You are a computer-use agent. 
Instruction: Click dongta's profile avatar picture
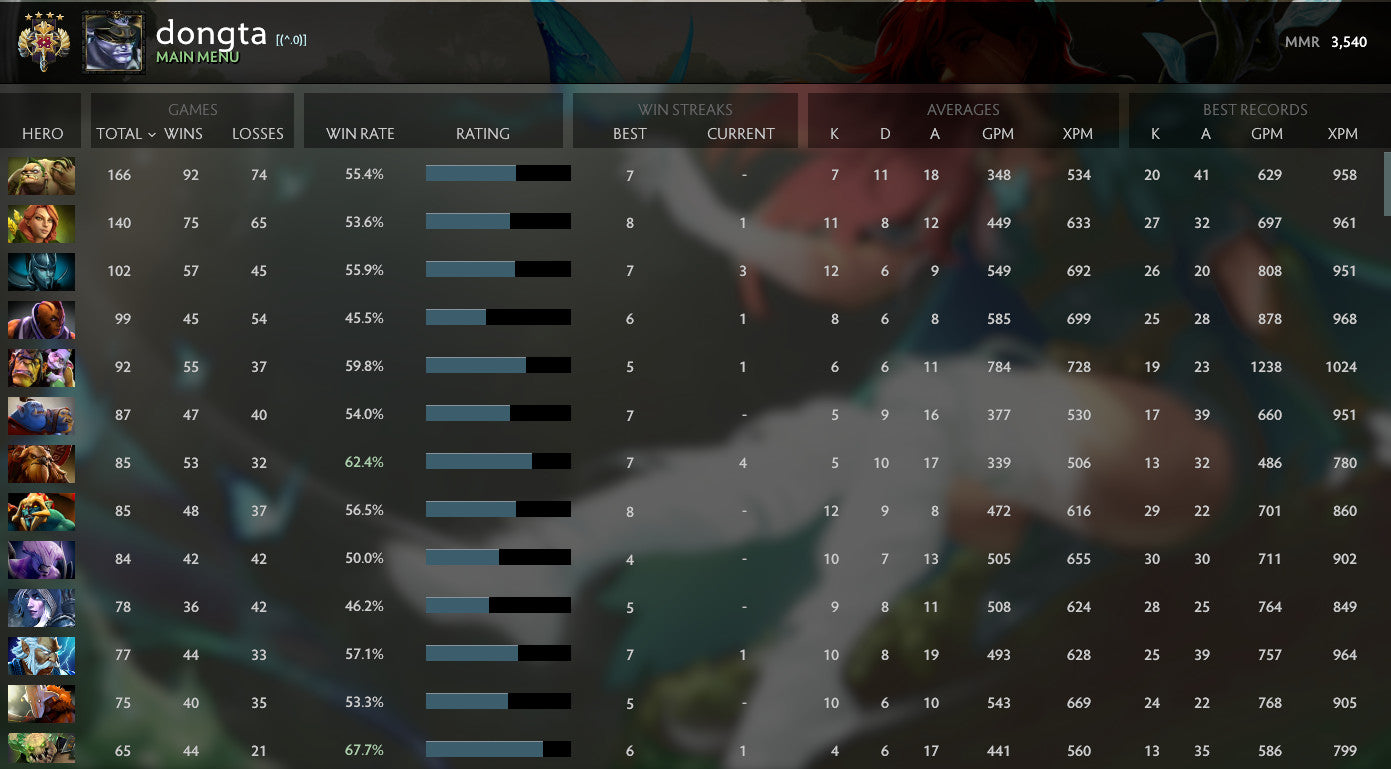113,41
